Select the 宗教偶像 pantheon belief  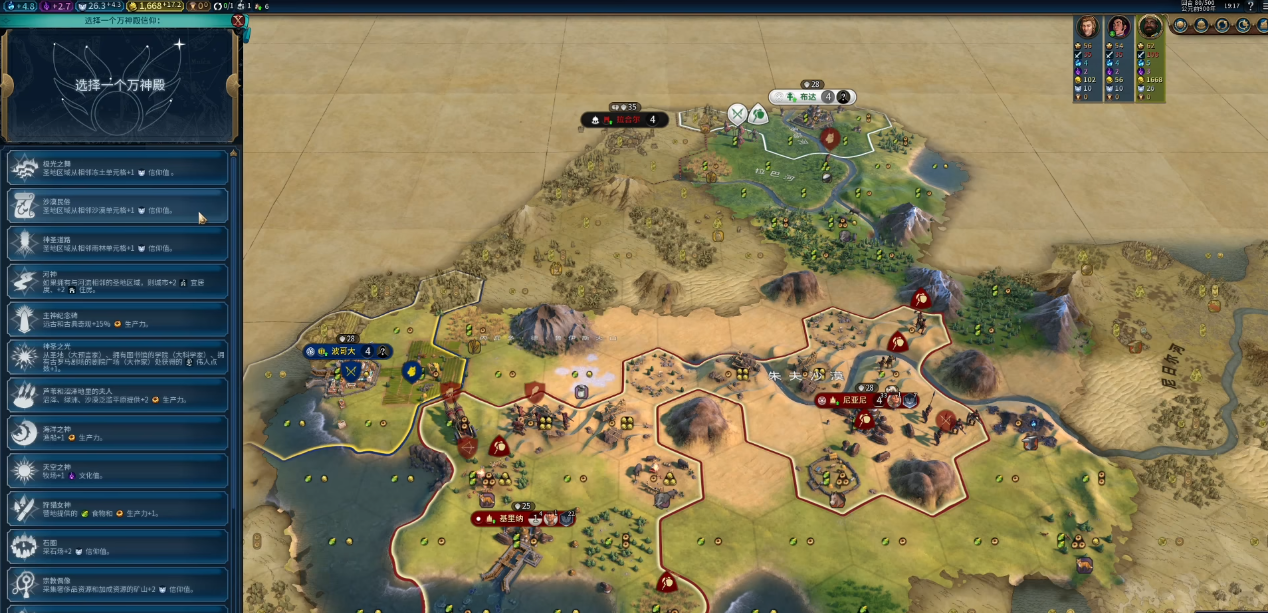(118, 585)
